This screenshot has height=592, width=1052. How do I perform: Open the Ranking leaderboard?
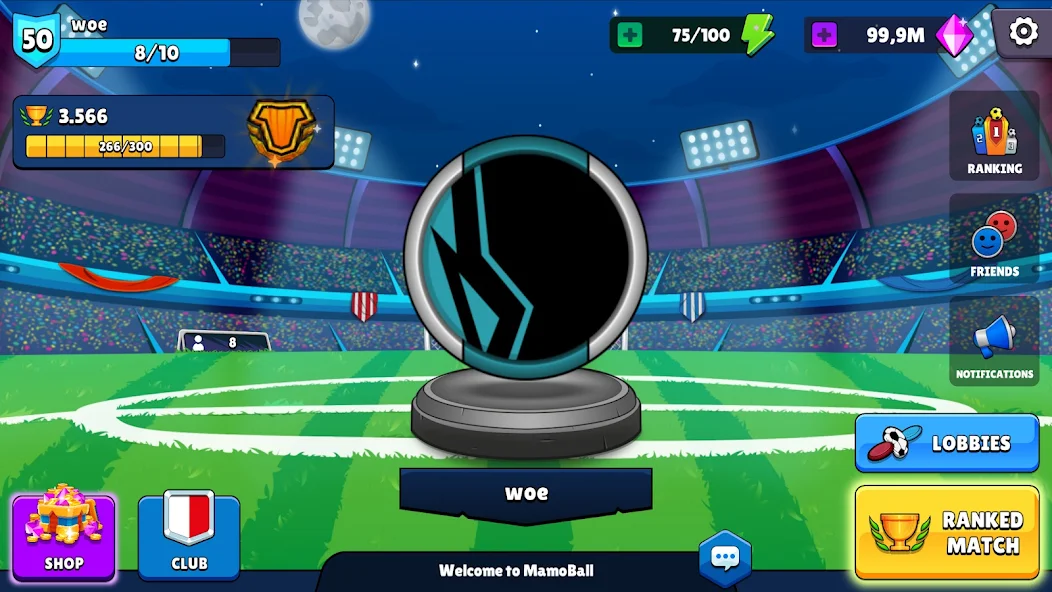994,139
